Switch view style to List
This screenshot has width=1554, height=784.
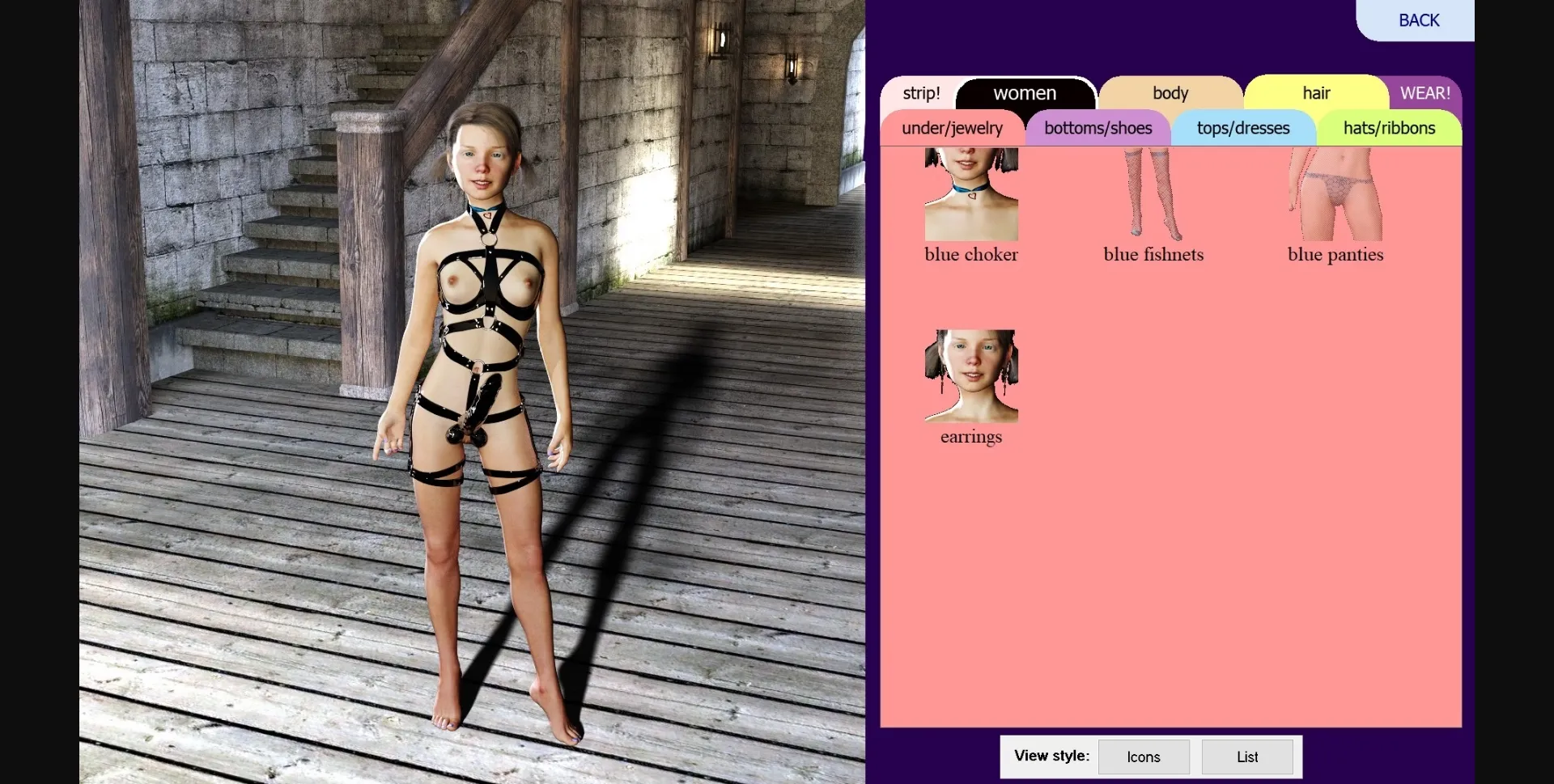click(1246, 756)
